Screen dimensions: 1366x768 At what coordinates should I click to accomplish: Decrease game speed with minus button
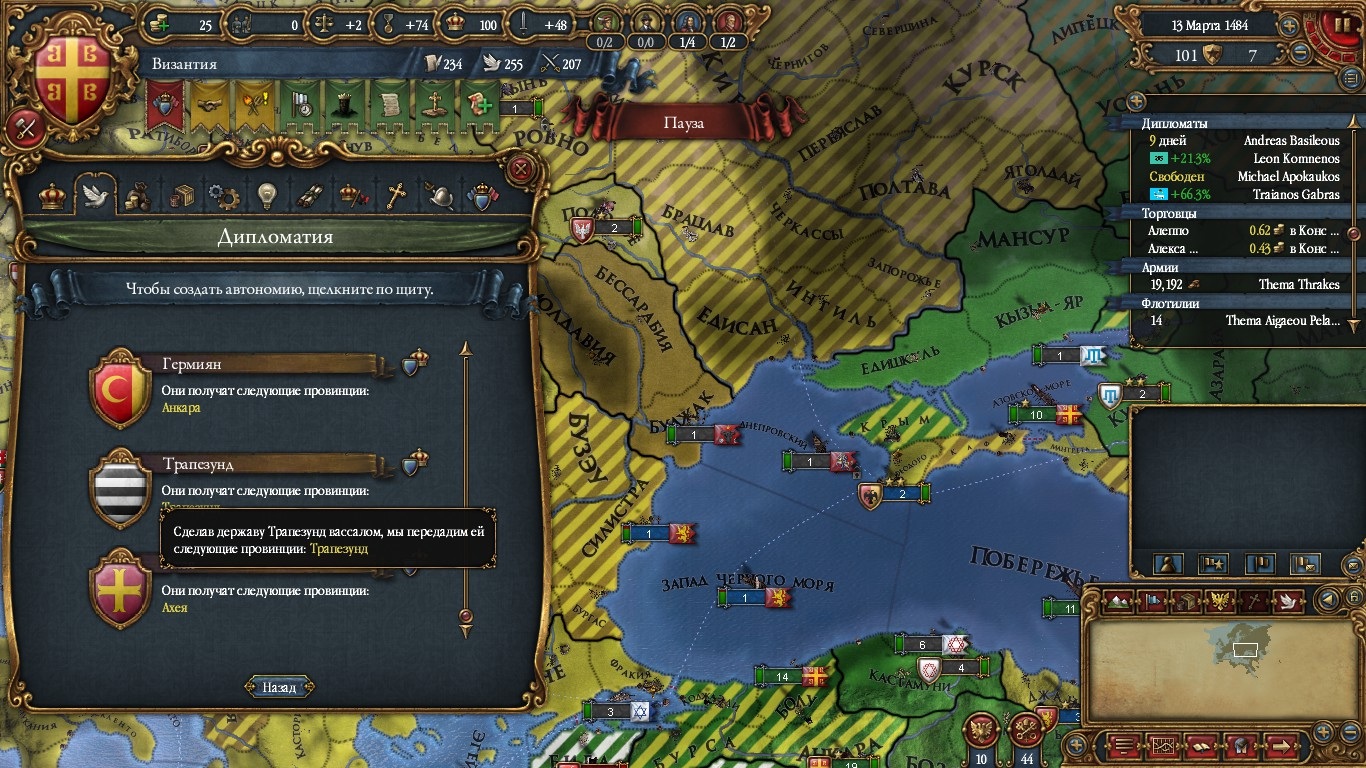(1300, 54)
